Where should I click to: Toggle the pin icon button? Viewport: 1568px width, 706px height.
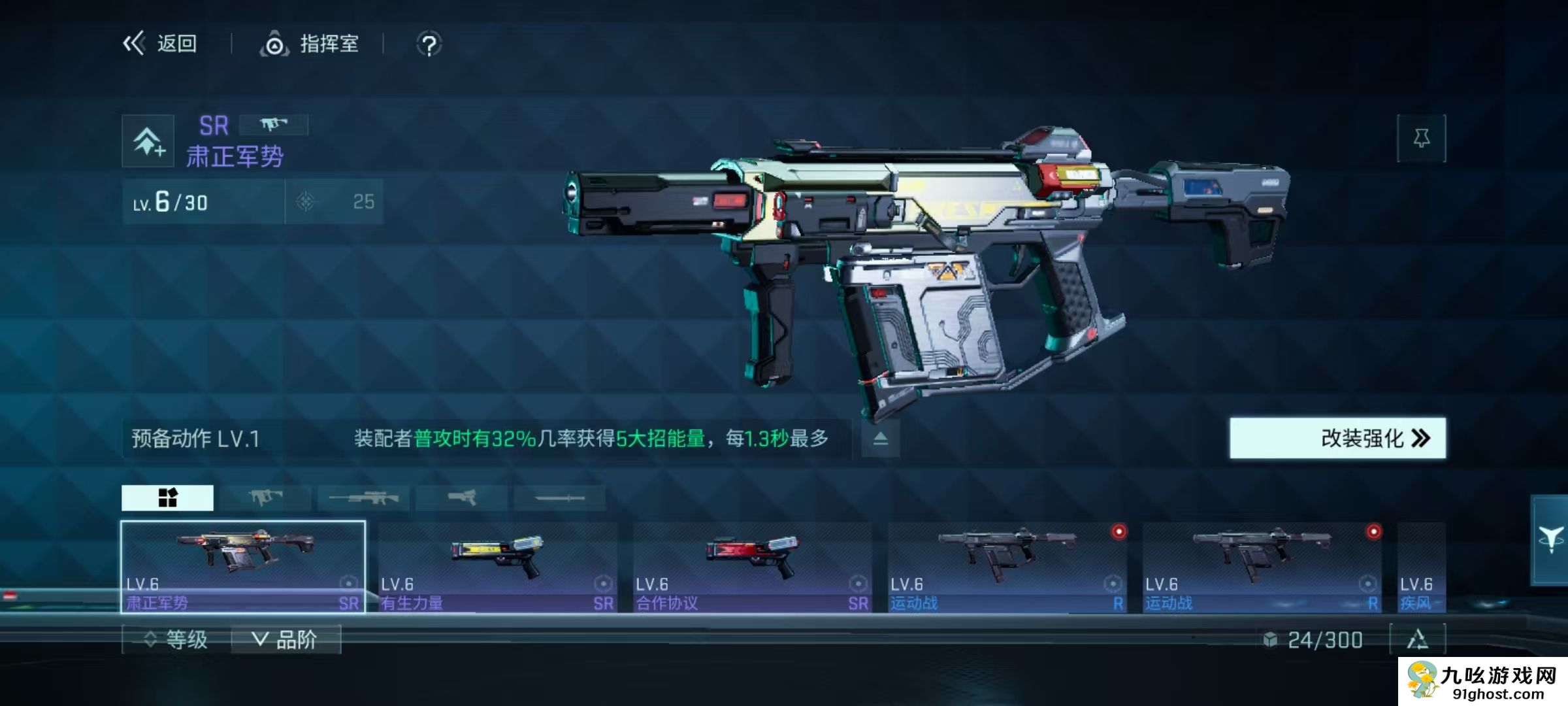[1421, 138]
